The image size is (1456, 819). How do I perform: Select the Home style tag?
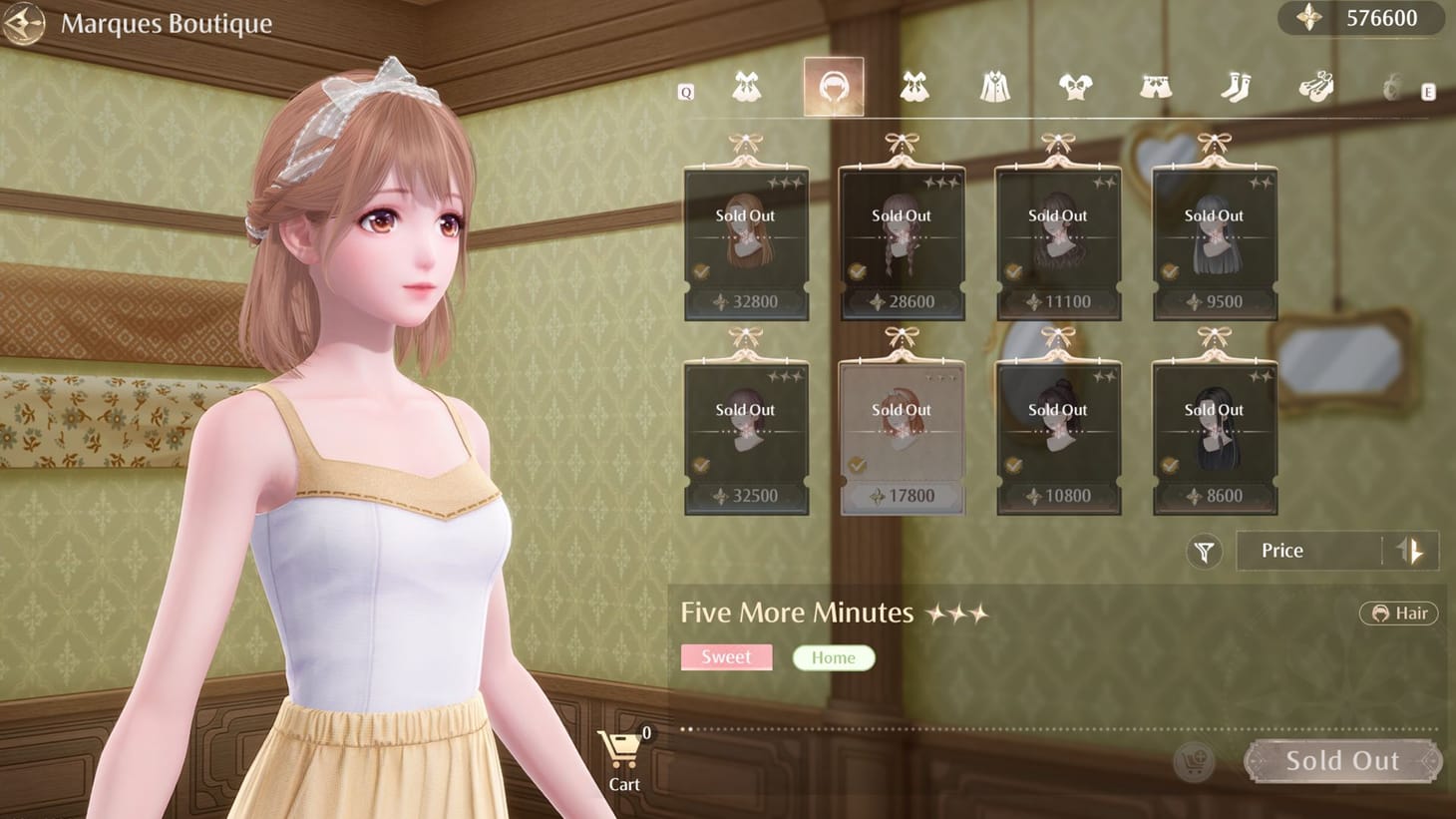pyautogui.click(x=834, y=657)
